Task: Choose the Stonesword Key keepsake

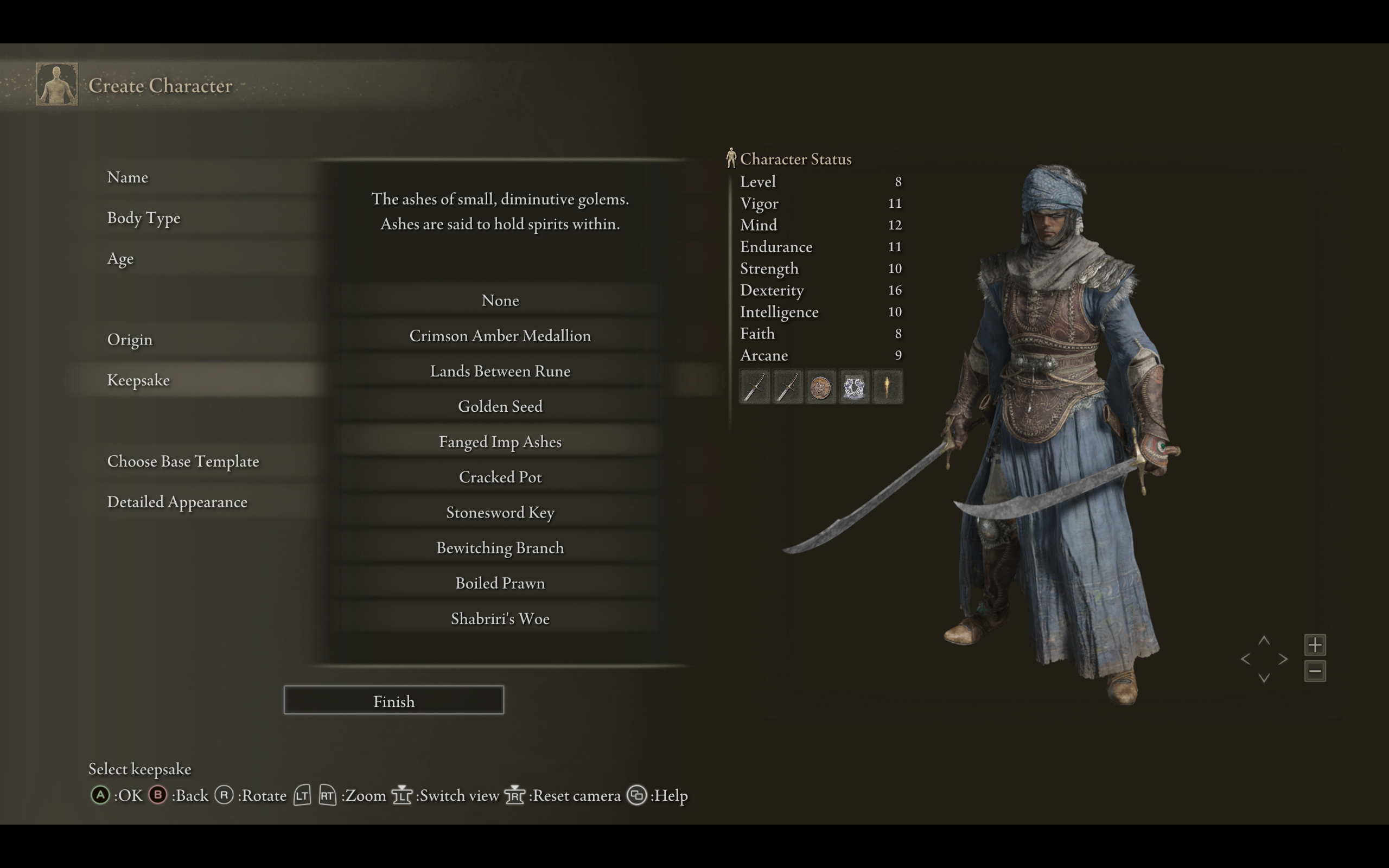Action: point(500,513)
